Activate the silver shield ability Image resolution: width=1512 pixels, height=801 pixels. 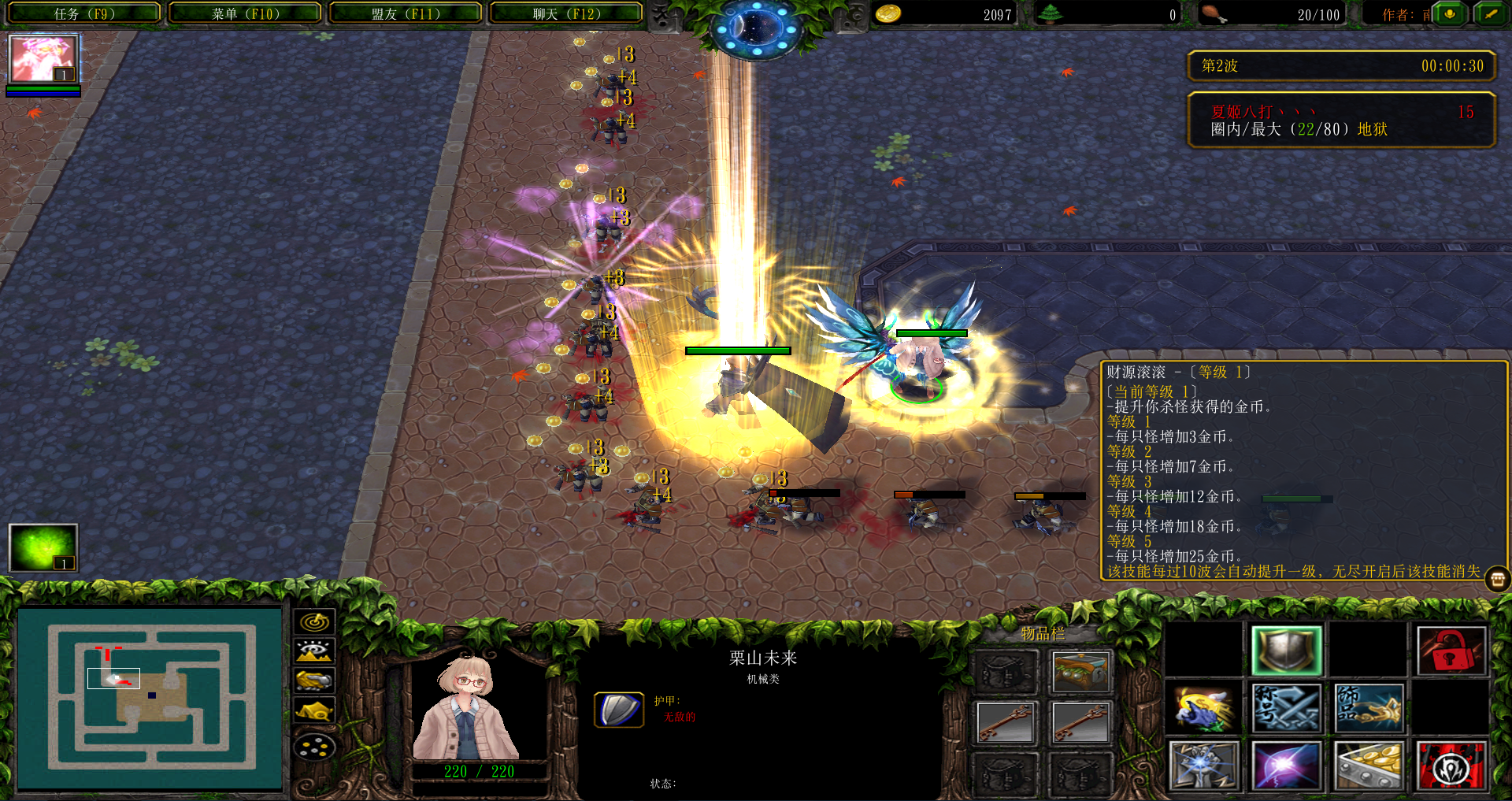(1286, 651)
